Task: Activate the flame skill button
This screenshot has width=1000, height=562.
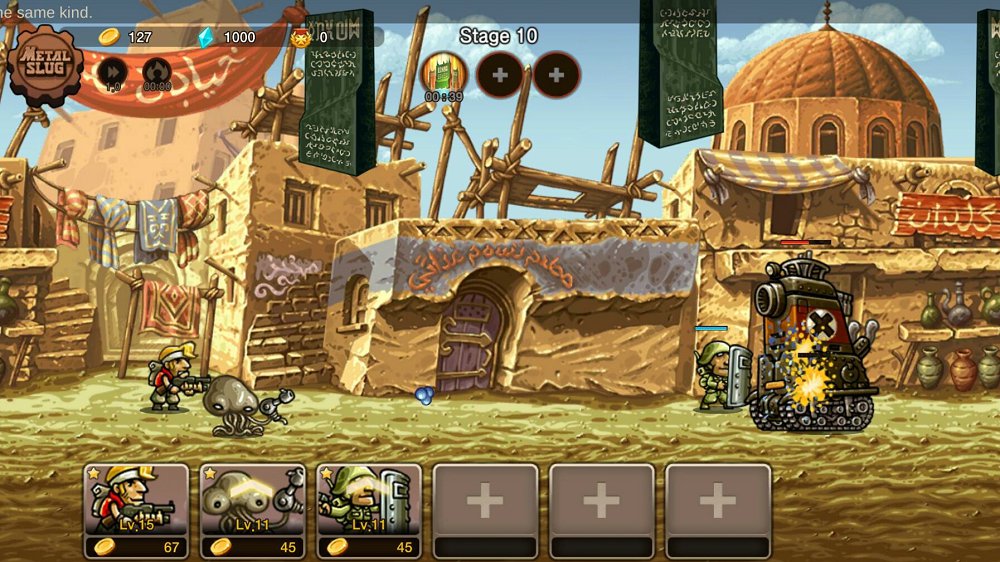Action: 156,73
